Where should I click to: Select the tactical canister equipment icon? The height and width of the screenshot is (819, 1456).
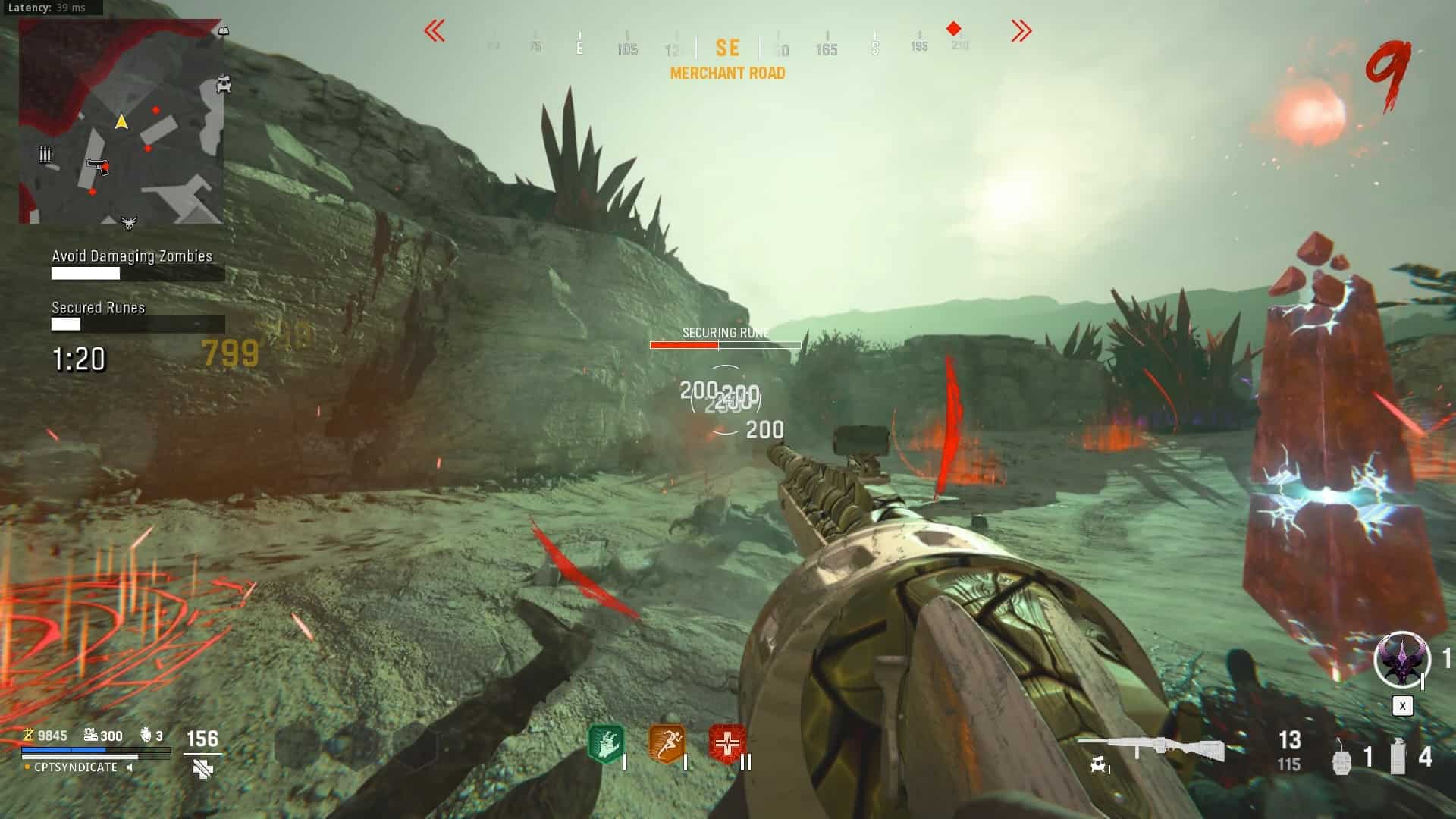click(x=1398, y=757)
